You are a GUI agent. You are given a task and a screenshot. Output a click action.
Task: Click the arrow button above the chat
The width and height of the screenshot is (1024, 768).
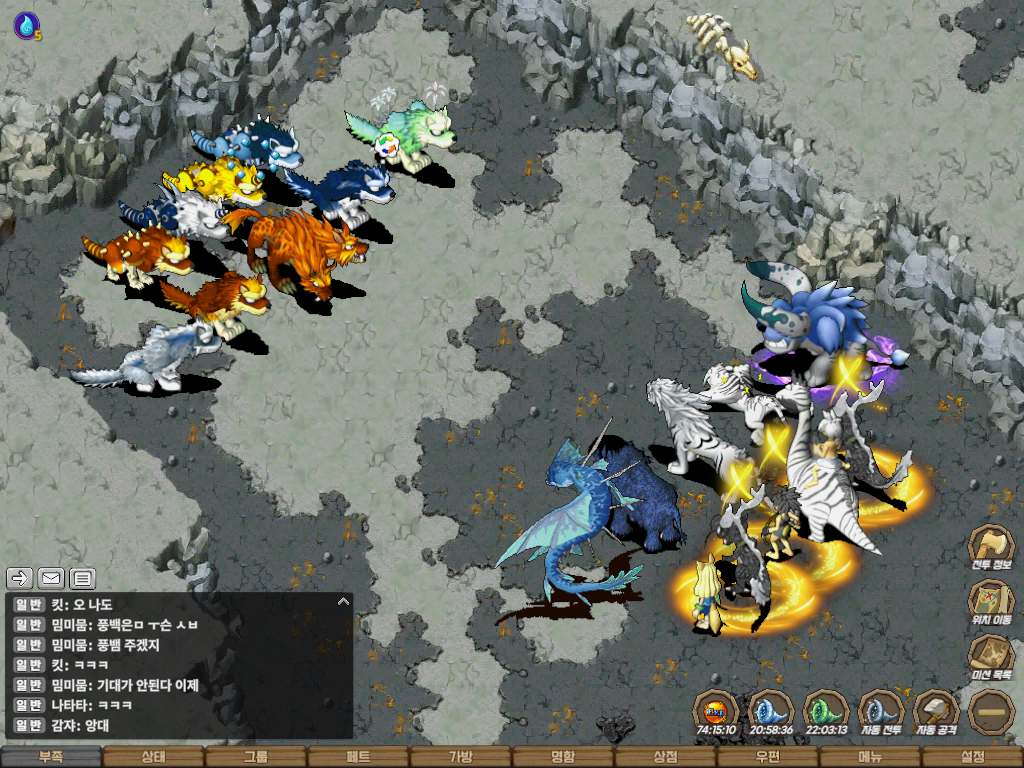click(20, 577)
